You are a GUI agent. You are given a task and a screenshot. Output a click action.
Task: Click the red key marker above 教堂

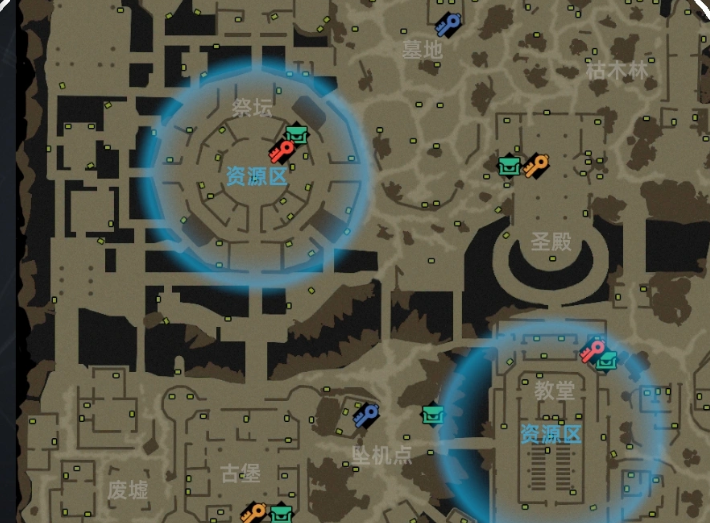point(592,350)
